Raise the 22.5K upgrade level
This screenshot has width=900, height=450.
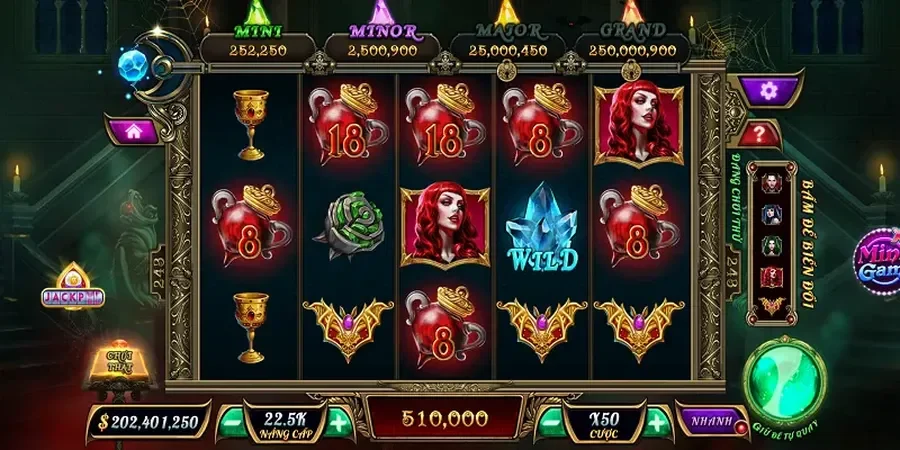[x=337, y=422]
